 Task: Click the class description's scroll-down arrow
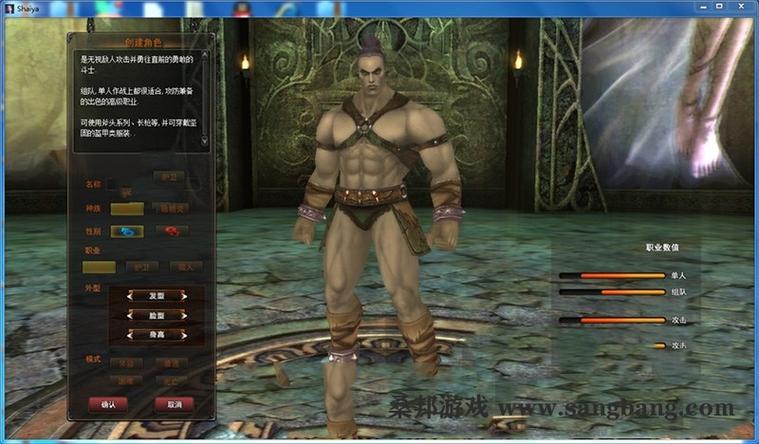tap(205, 141)
